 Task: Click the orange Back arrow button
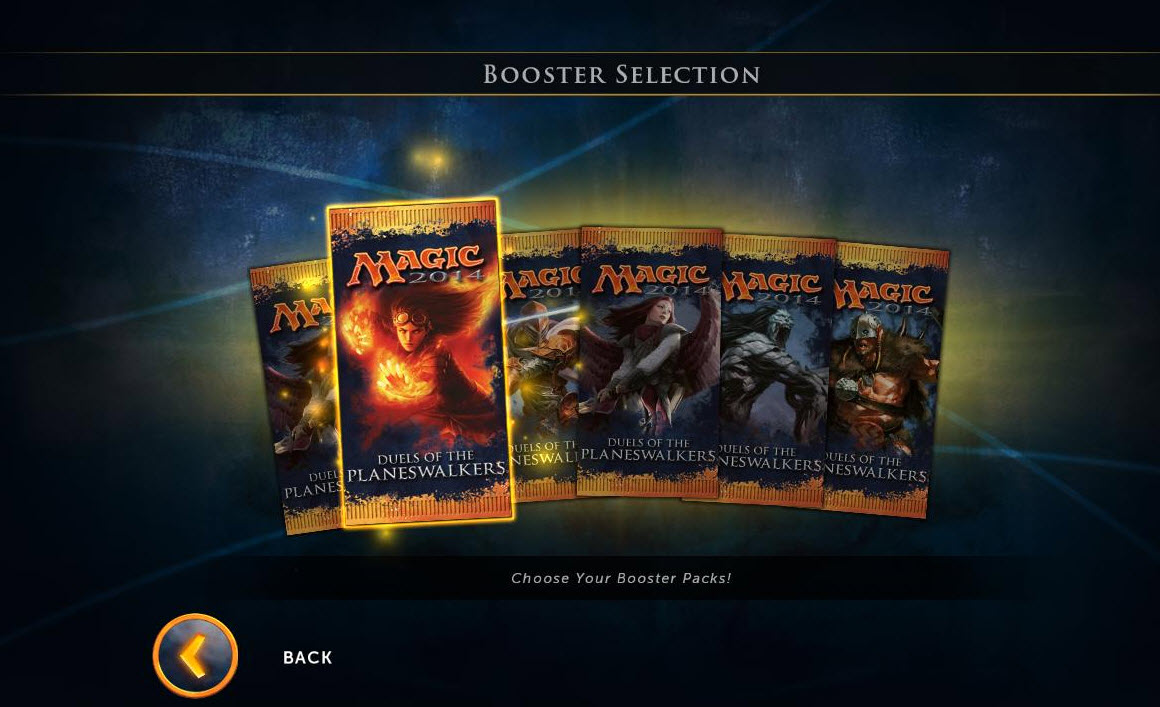point(195,656)
